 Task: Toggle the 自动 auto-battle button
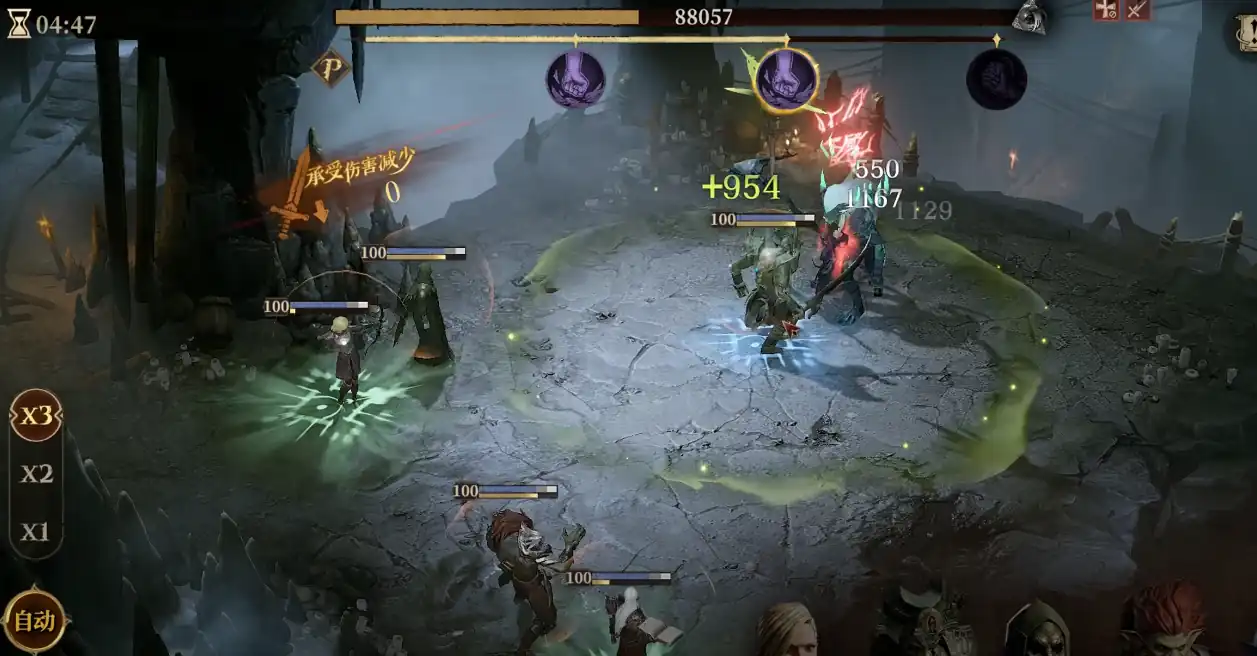click(34, 620)
